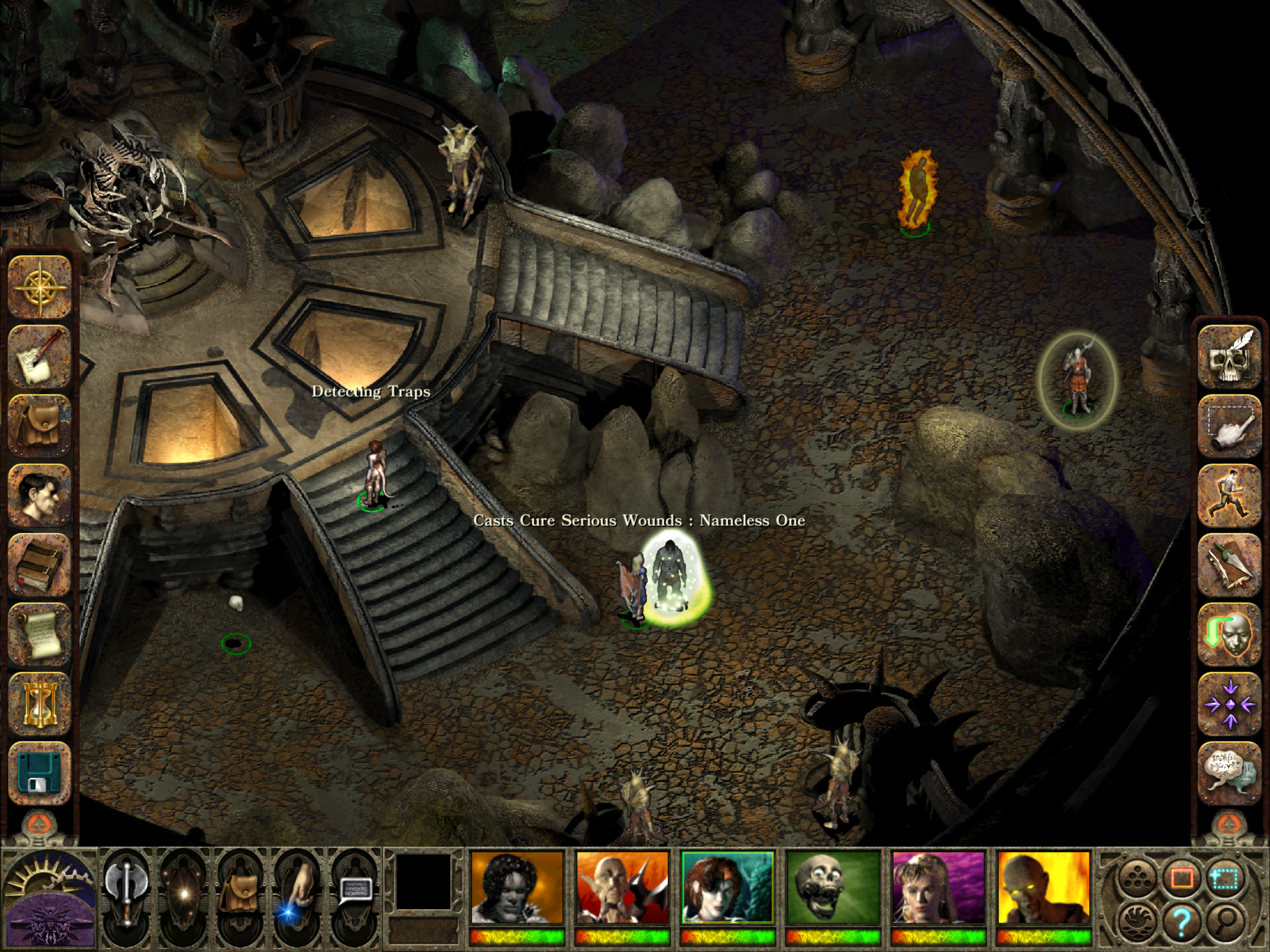Rest the party using the hourglass icon

pos(40,704)
